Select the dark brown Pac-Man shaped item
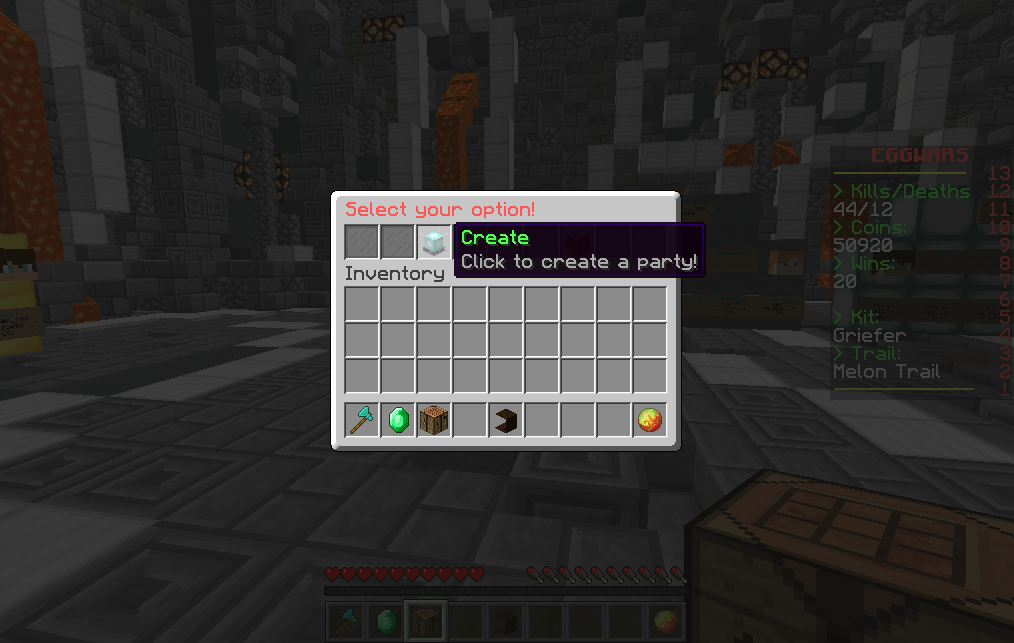This screenshot has height=643, width=1014. [506, 421]
